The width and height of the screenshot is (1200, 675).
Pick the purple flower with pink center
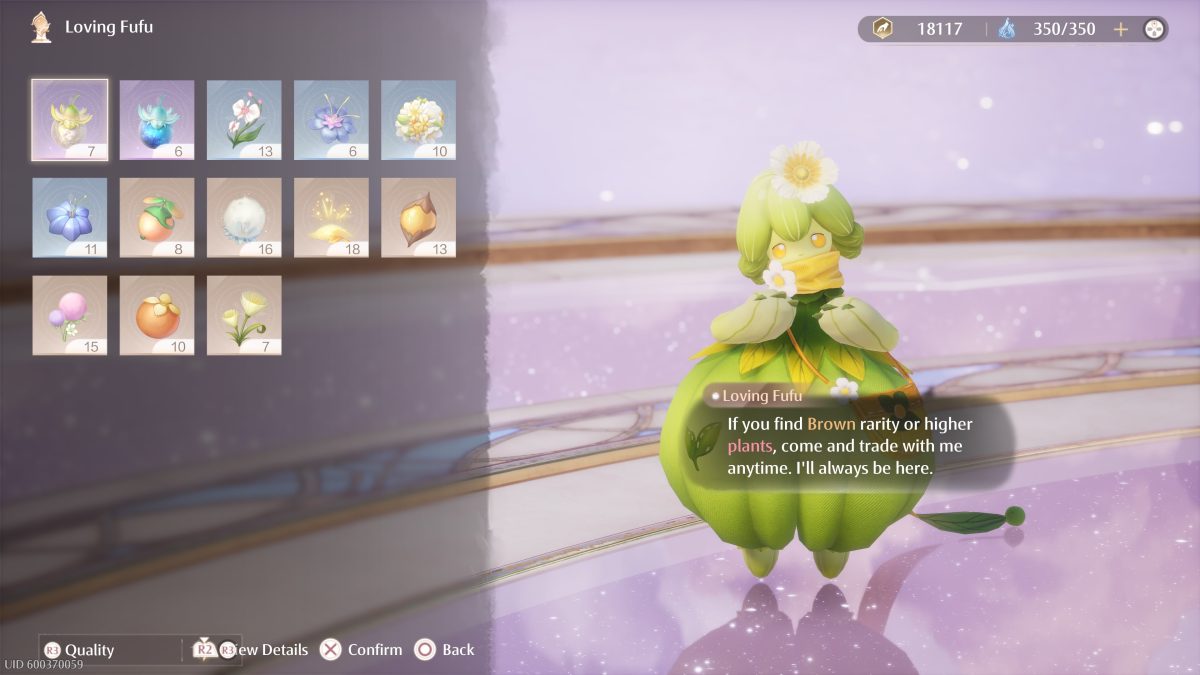coord(330,119)
